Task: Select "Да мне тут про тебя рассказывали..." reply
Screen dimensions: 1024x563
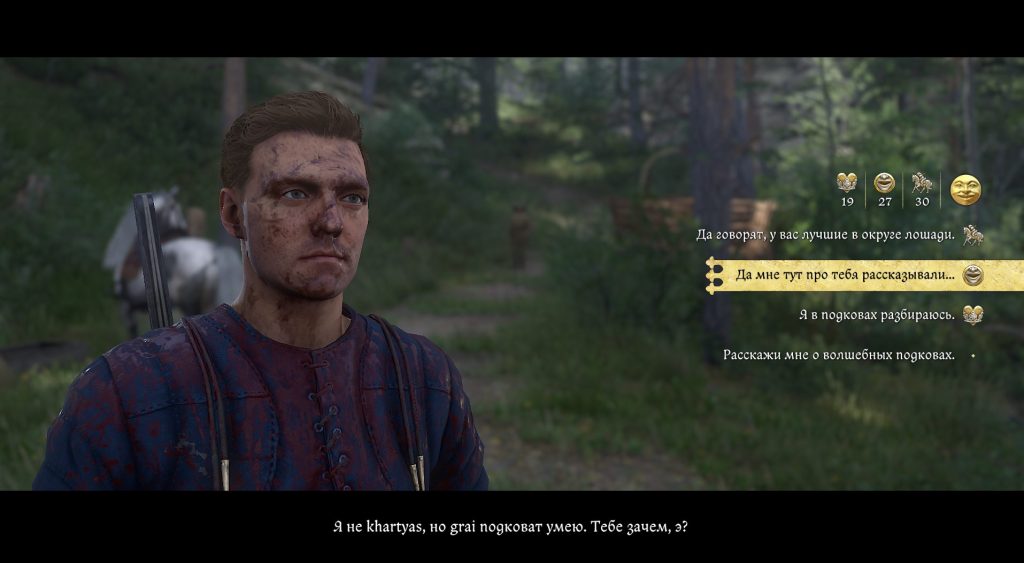Action: [x=845, y=275]
